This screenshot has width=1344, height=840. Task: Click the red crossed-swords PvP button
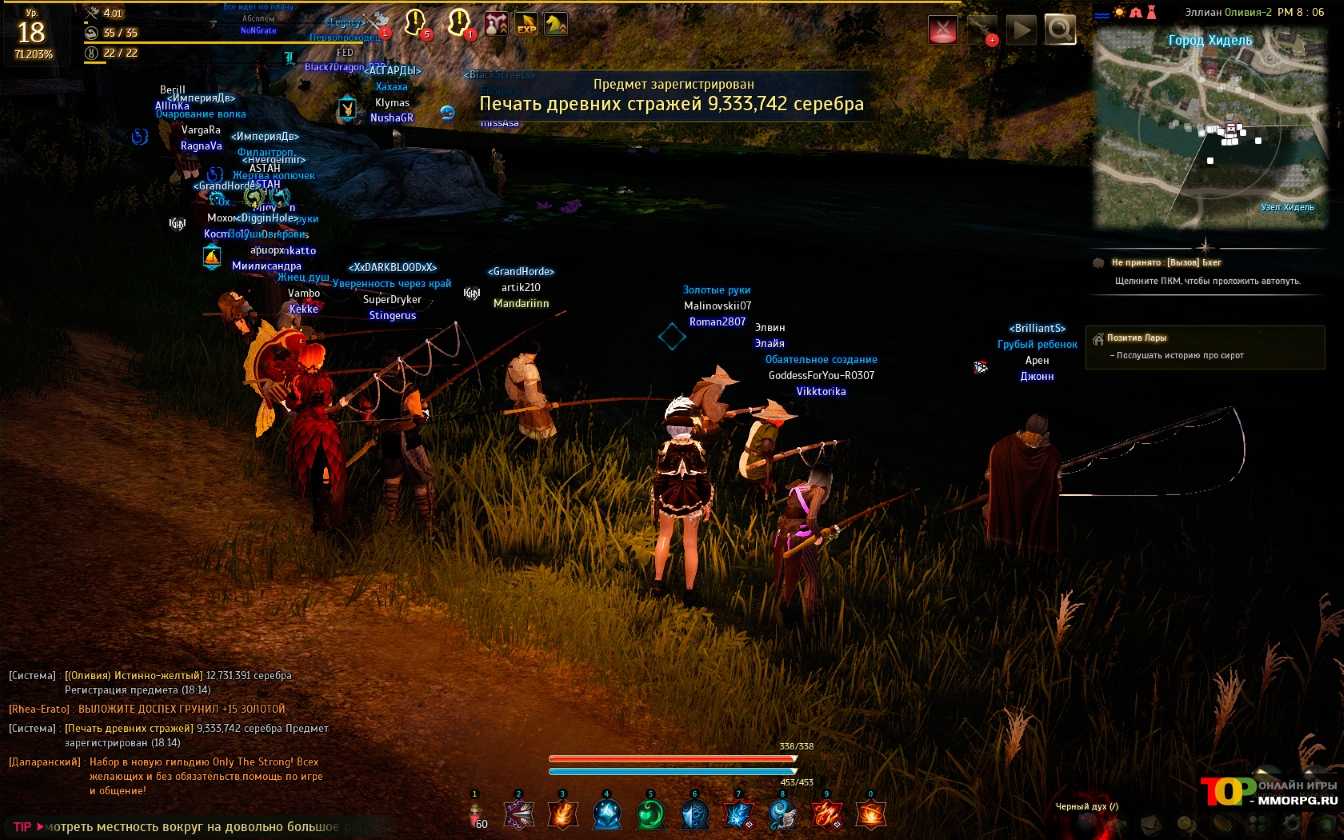coord(943,29)
